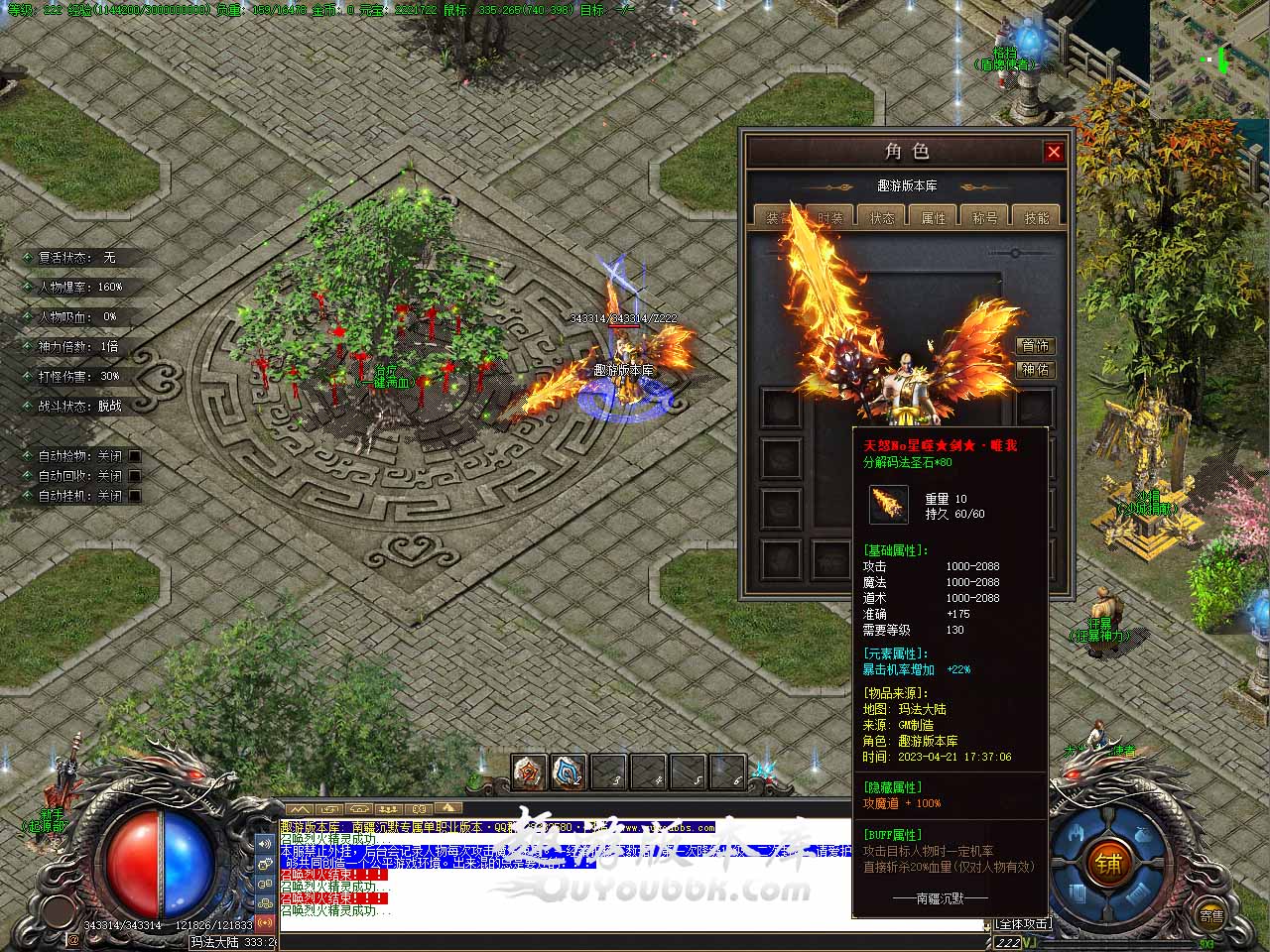Screen dimensions: 1270x952
Task: Open the 状态 status tab
Action: coord(882,218)
